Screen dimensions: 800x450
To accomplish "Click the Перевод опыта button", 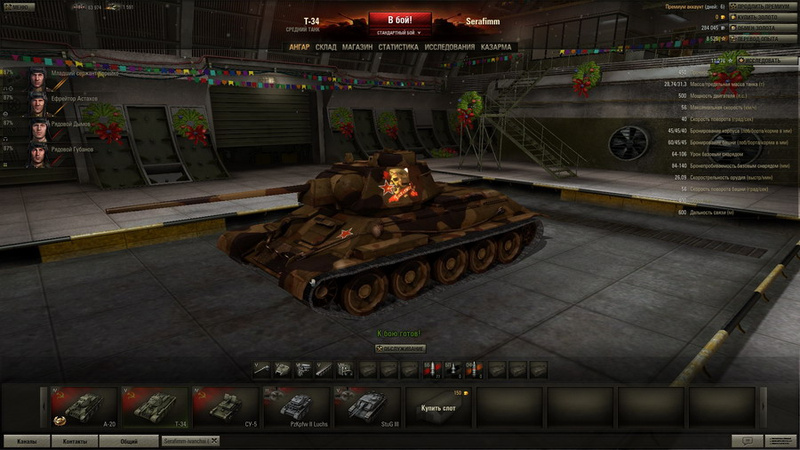I will (x=763, y=39).
